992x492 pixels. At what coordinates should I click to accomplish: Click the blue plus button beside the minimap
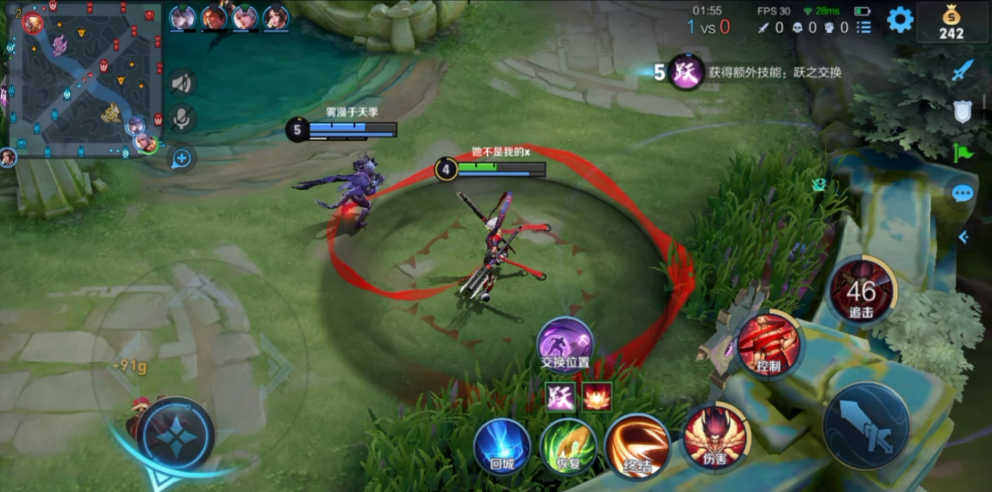tap(181, 158)
